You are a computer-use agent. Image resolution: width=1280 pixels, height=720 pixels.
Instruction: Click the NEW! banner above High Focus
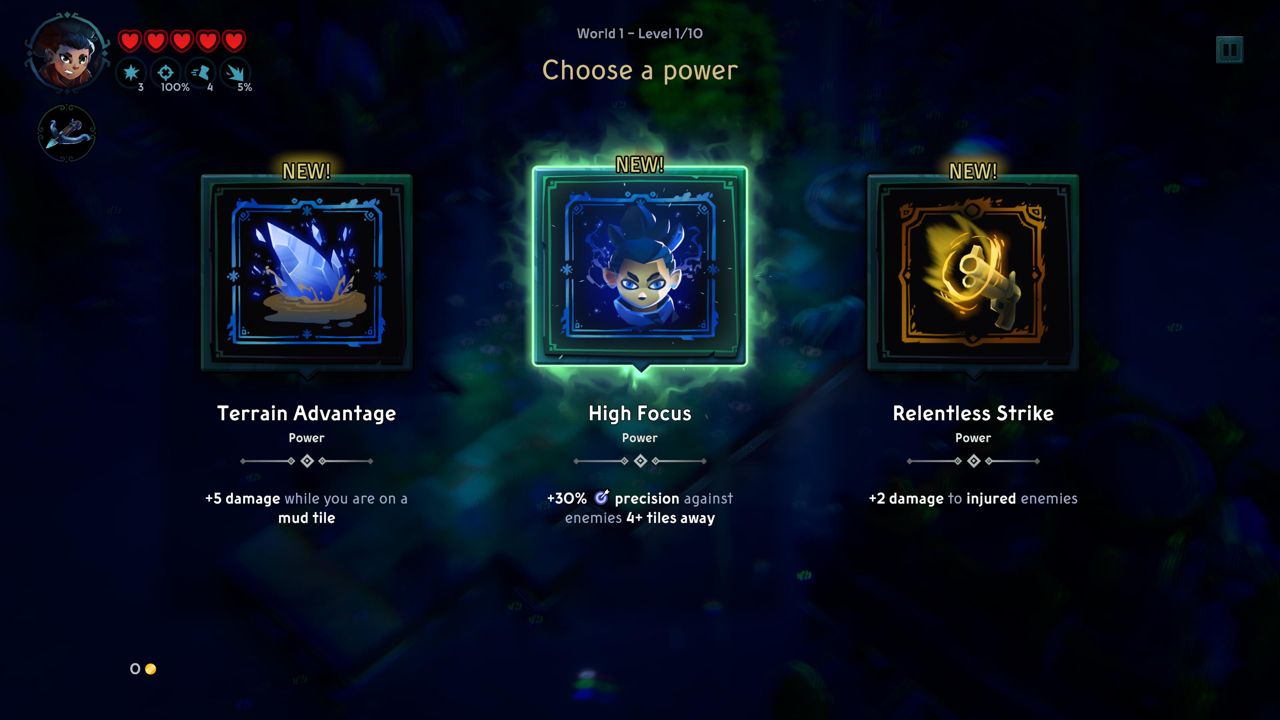[639, 163]
